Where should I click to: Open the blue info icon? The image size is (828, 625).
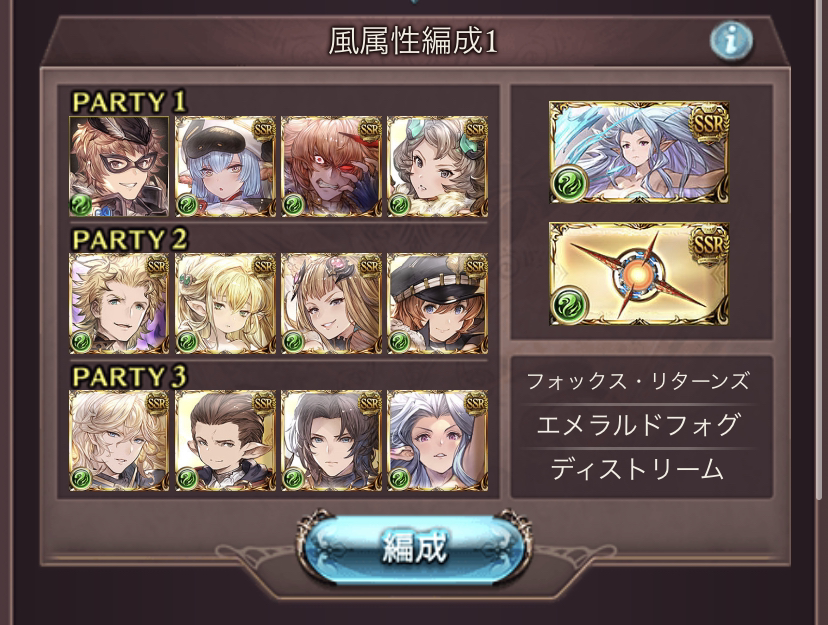coord(731,41)
